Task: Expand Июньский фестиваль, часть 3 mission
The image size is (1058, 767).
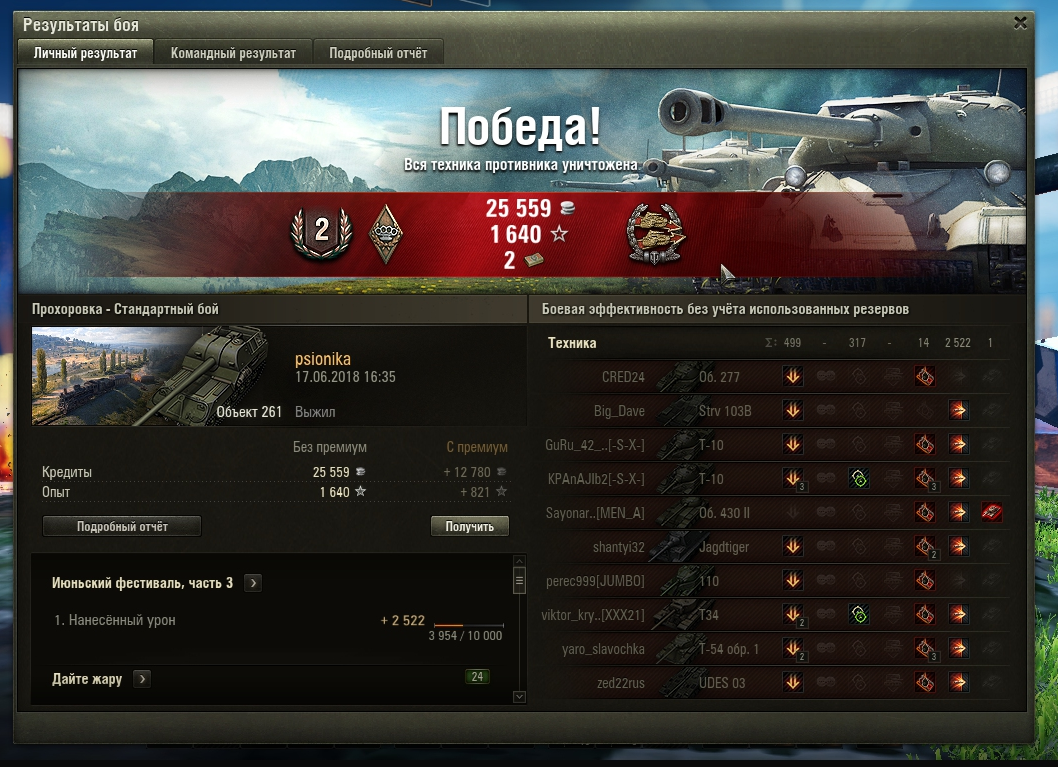Action: [x=253, y=583]
